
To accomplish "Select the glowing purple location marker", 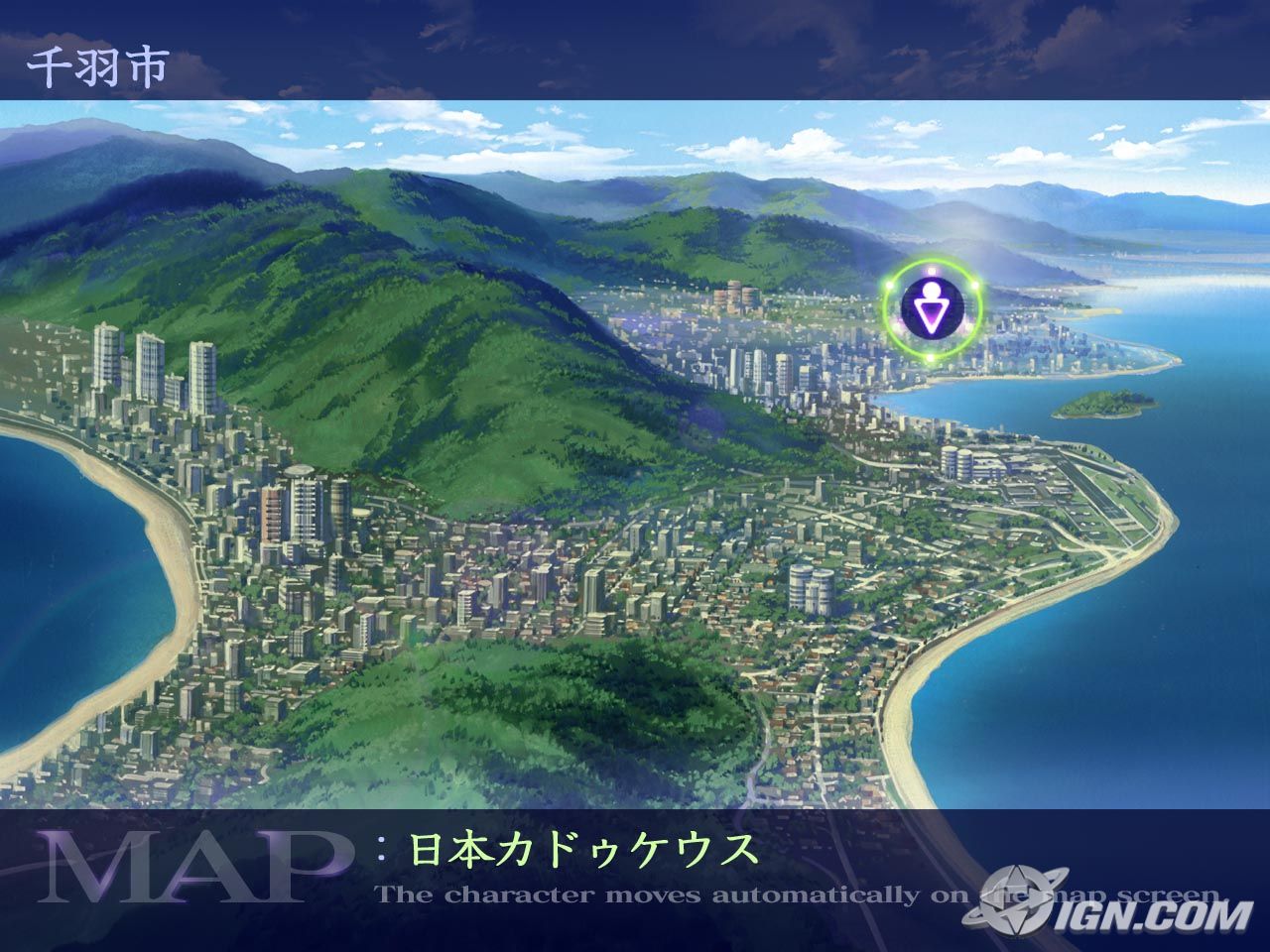I will coord(932,308).
